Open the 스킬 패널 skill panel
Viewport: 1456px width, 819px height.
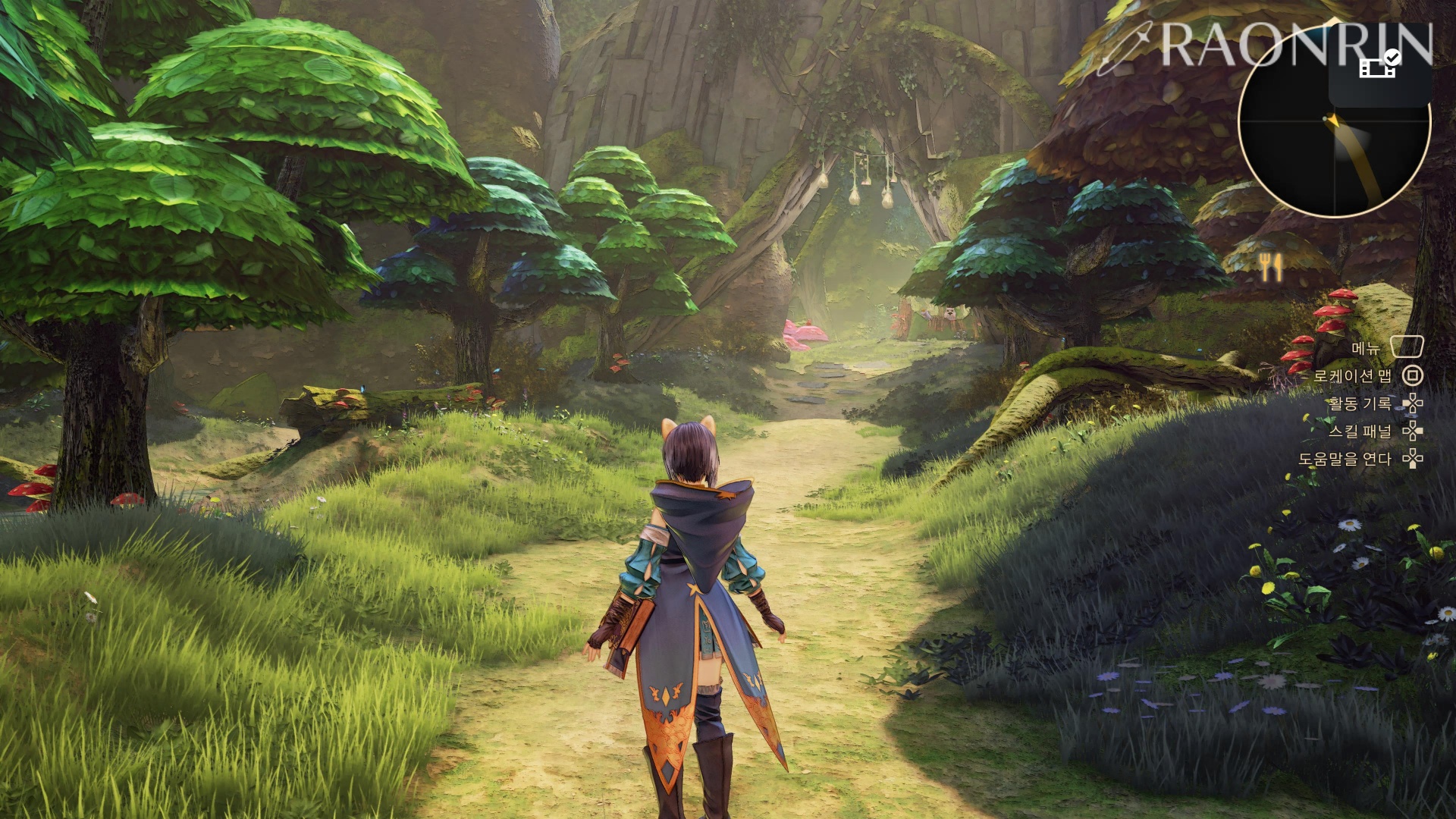pyautogui.click(x=1360, y=431)
